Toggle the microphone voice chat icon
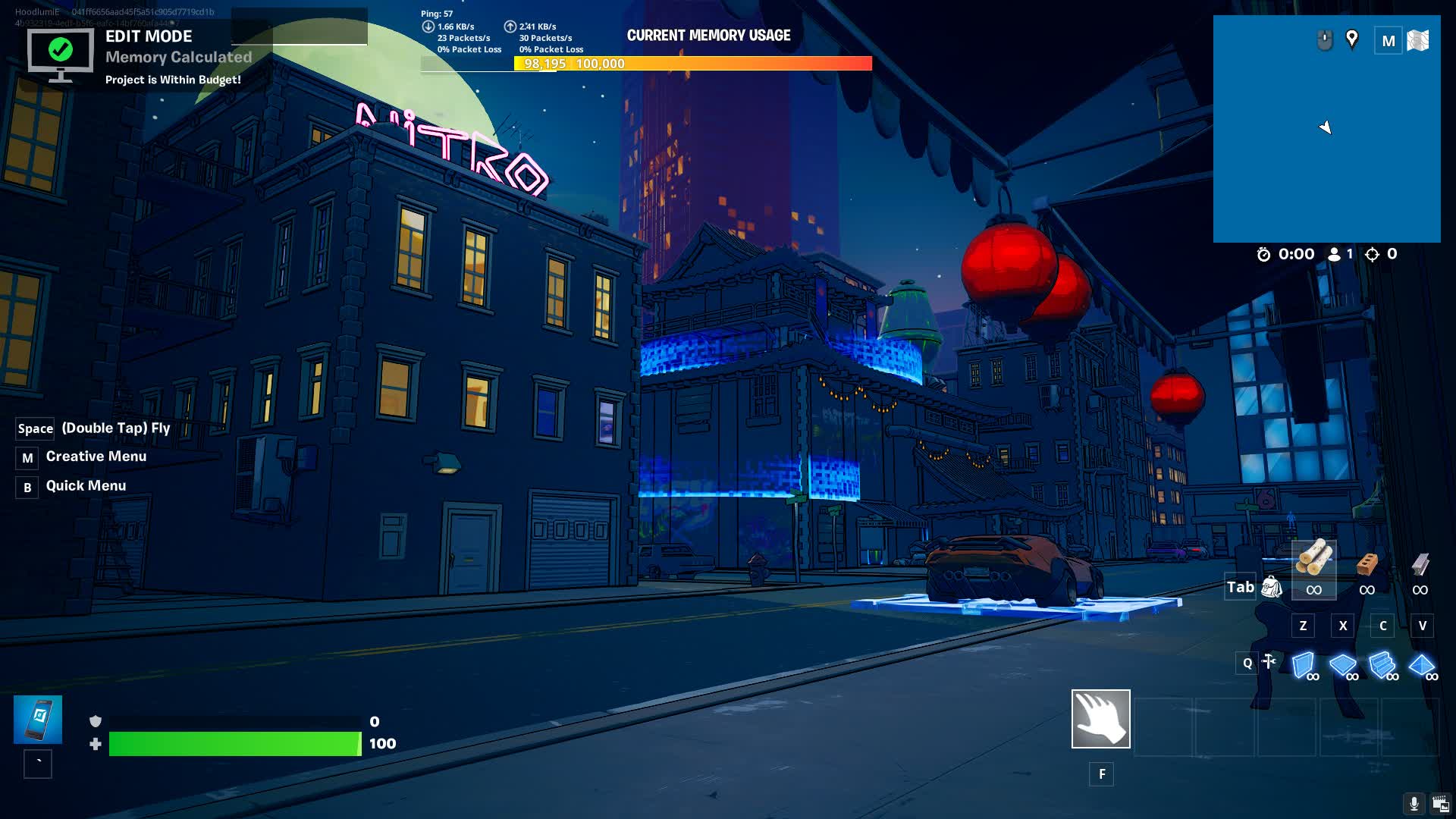 (1414, 804)
